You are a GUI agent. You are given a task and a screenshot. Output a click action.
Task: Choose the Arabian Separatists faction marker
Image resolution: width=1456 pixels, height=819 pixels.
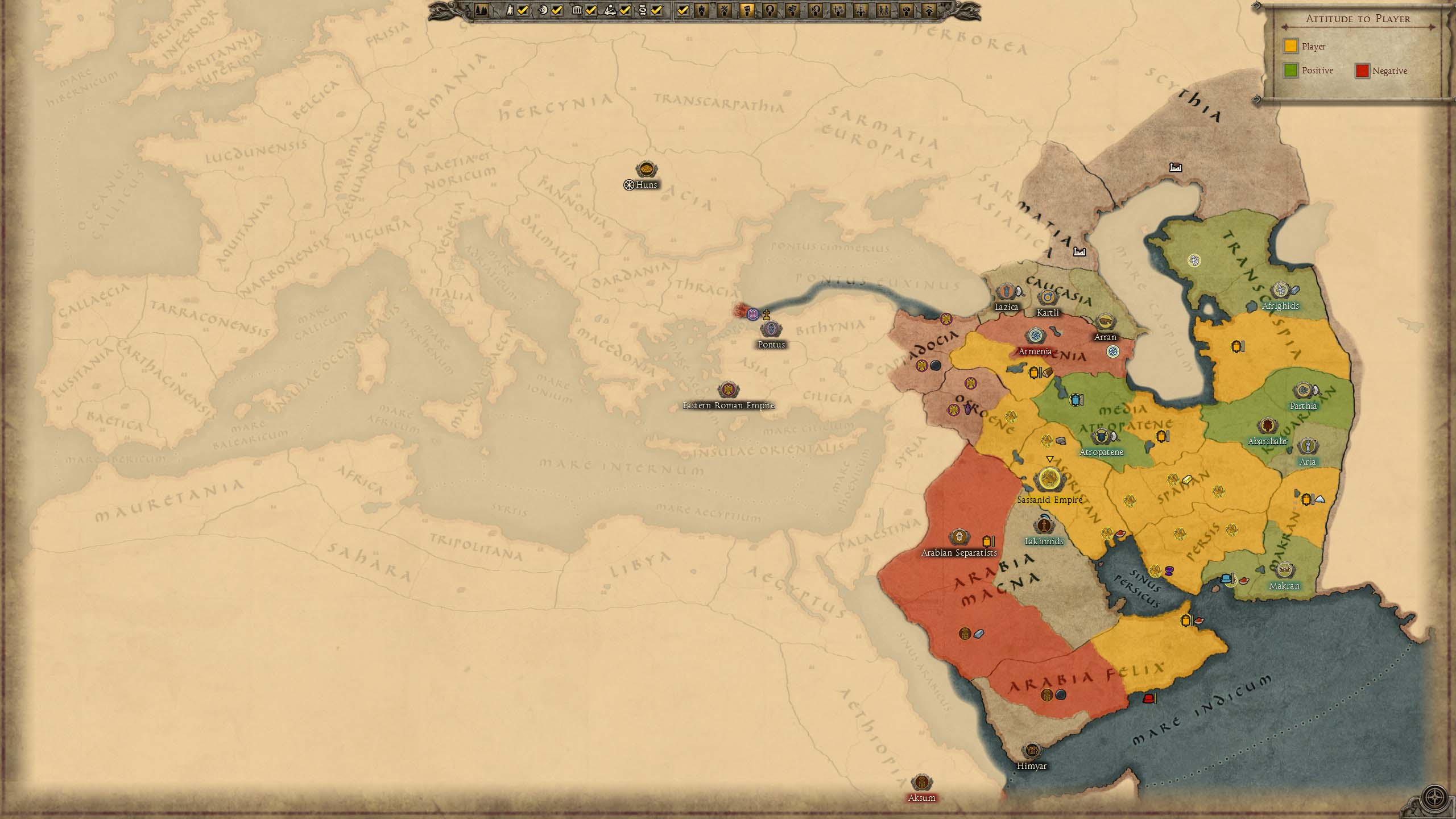tap(959, 537)
